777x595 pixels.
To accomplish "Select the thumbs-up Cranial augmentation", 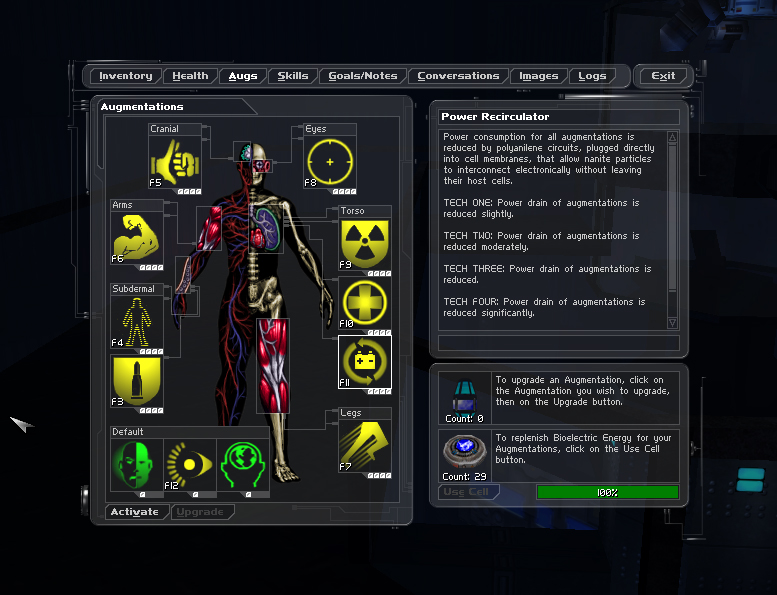I will (x=174, y=160).
